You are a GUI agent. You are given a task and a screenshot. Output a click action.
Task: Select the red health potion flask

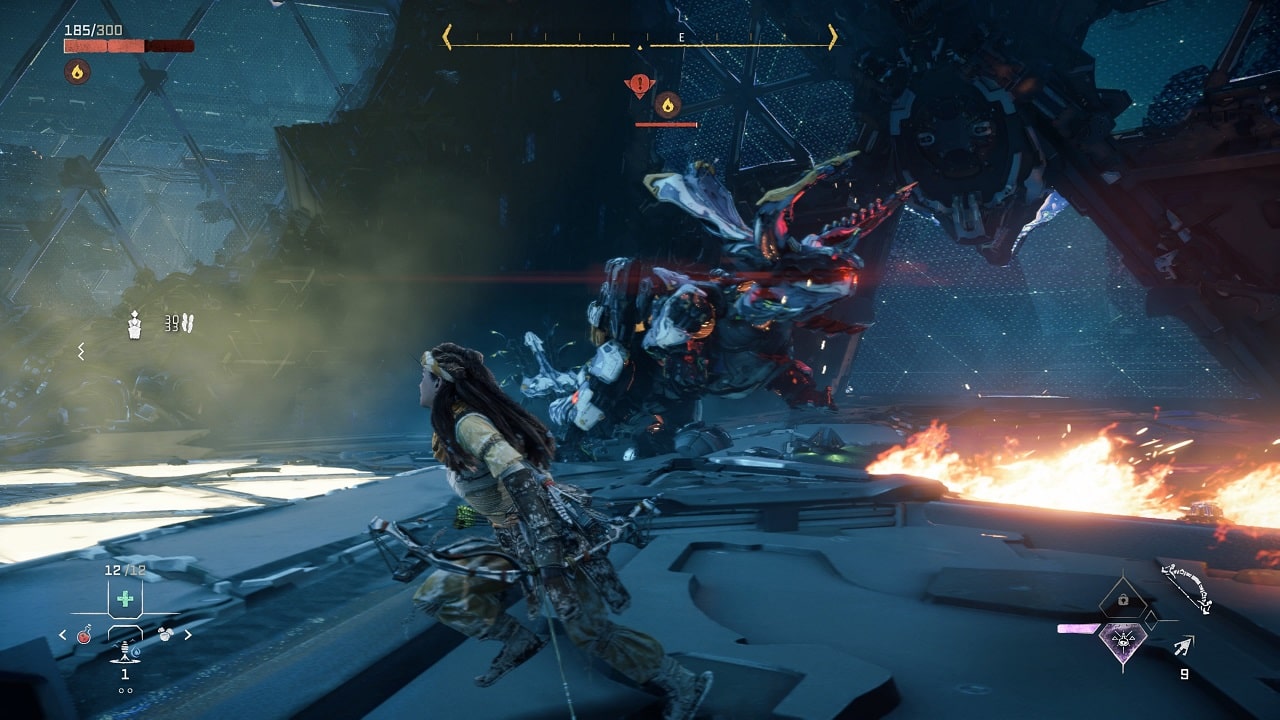pos(86,634)
